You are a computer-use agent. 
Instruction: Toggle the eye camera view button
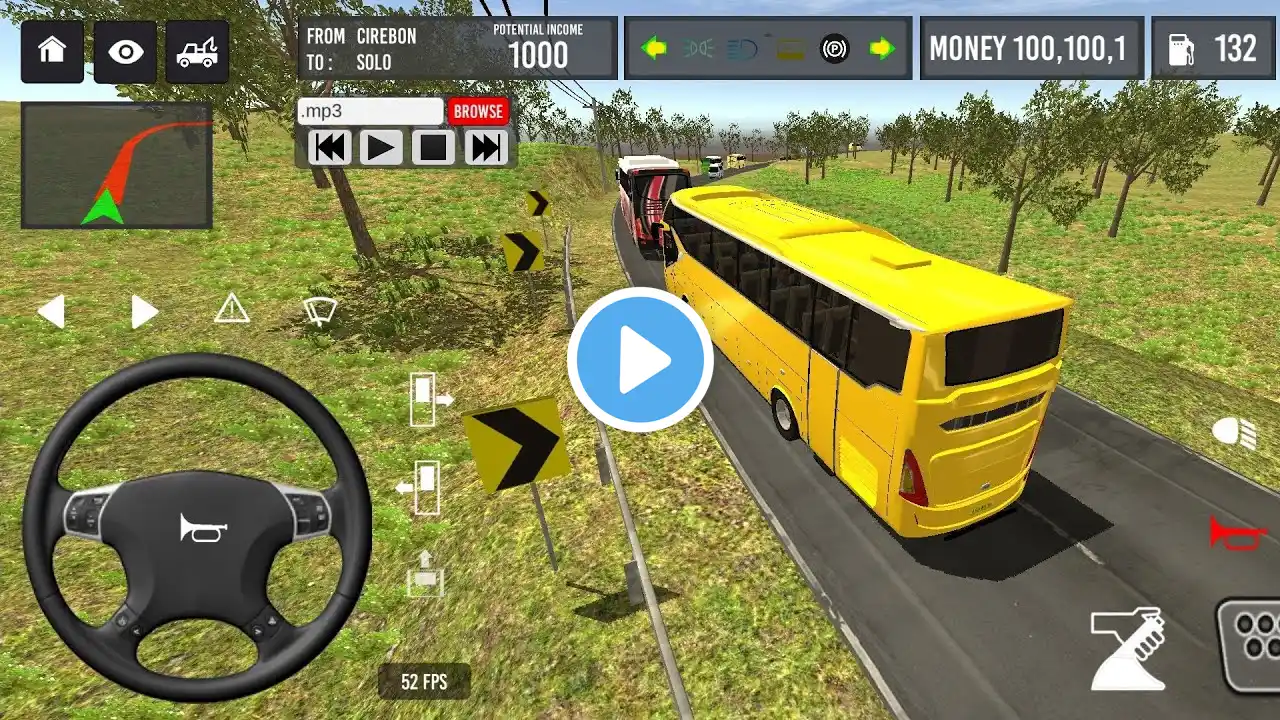point(127,51)
